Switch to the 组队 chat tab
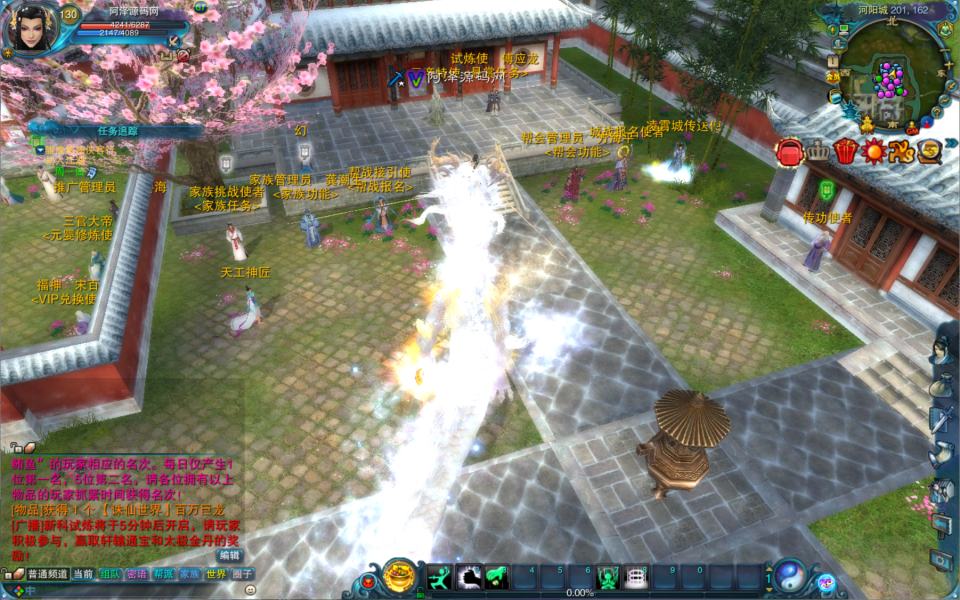Screen dimensions: 960x600 coord(110,575)
